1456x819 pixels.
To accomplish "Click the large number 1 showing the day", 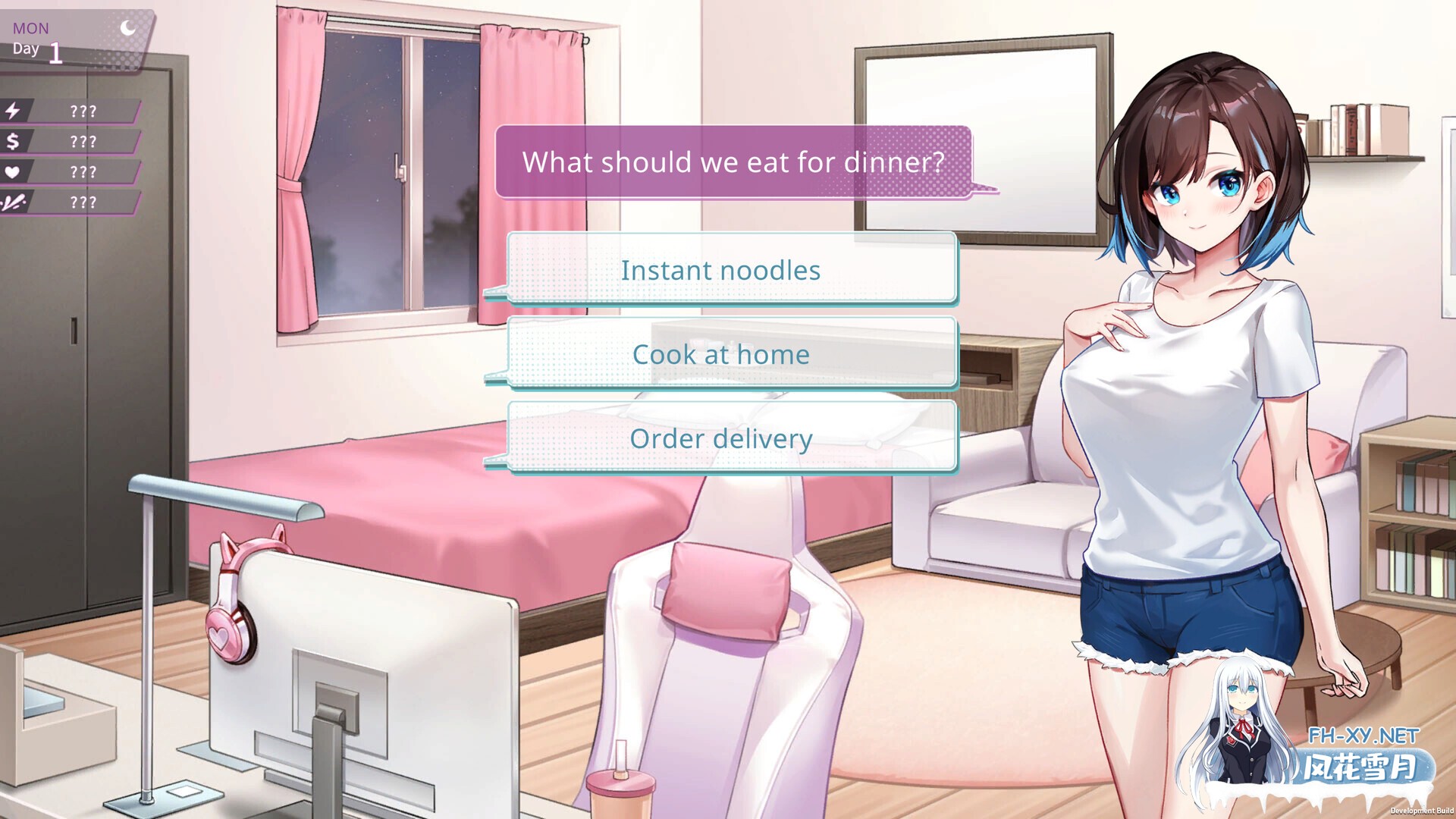I will click(x=56, y=53).
